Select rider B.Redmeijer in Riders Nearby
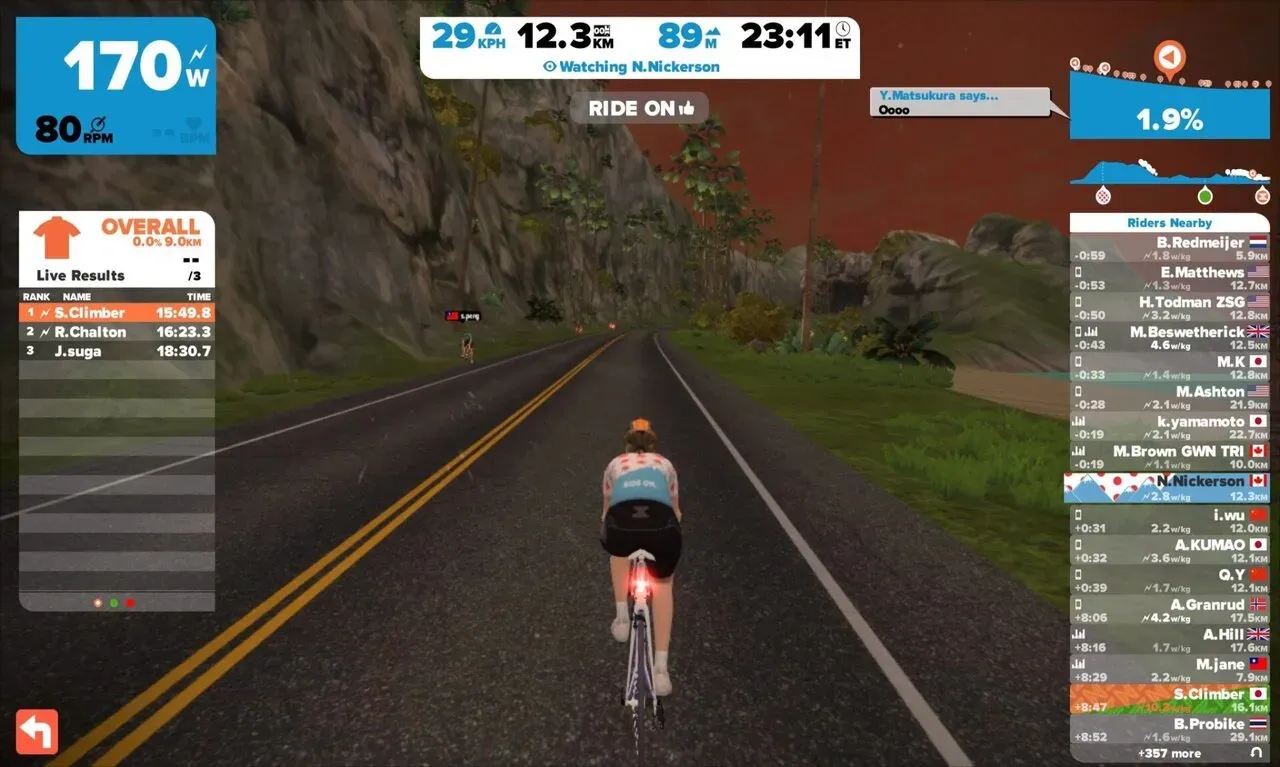 pyautogui.click(x=1169, y=250)
